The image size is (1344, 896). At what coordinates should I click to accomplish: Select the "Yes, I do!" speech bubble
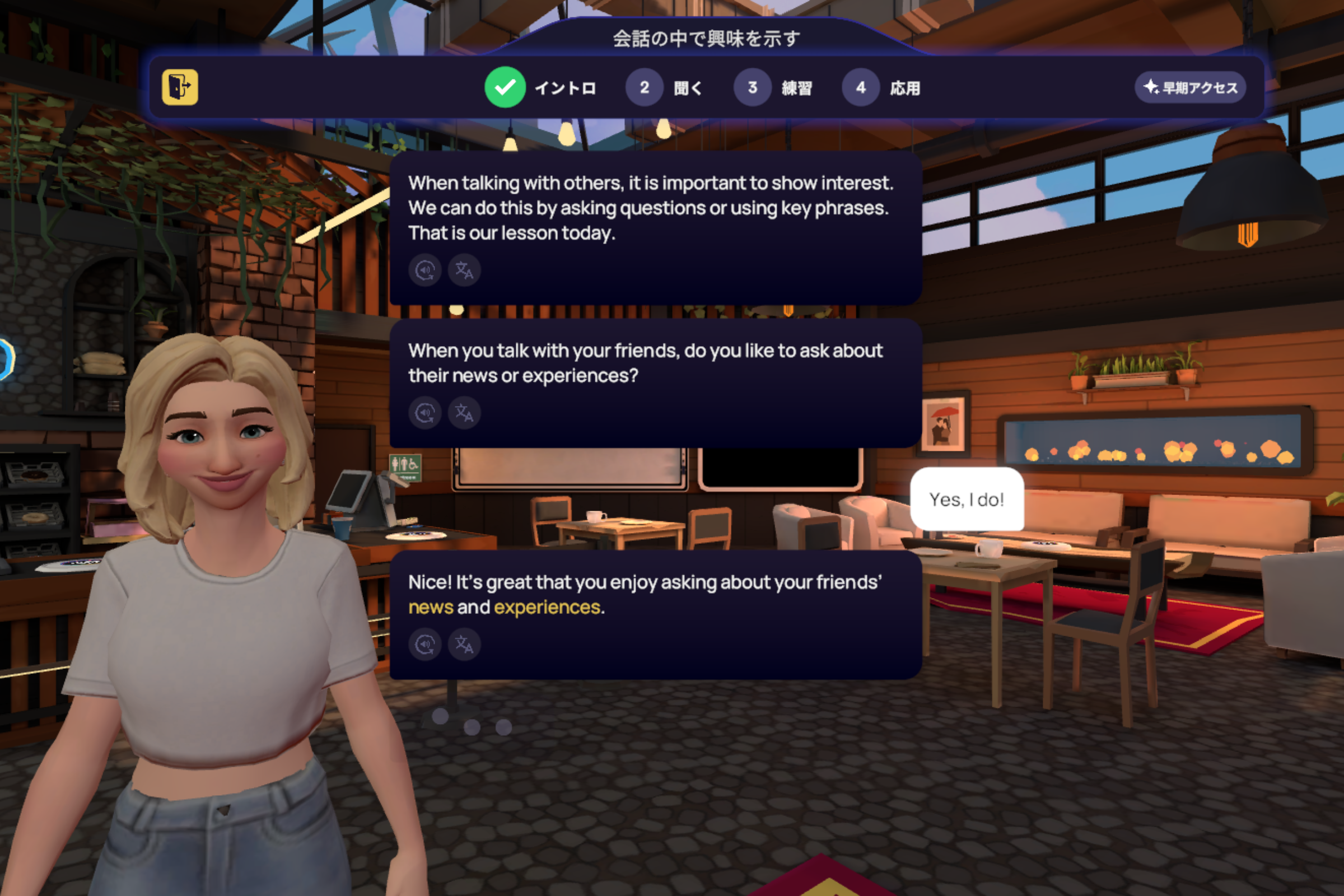[967, 500]
